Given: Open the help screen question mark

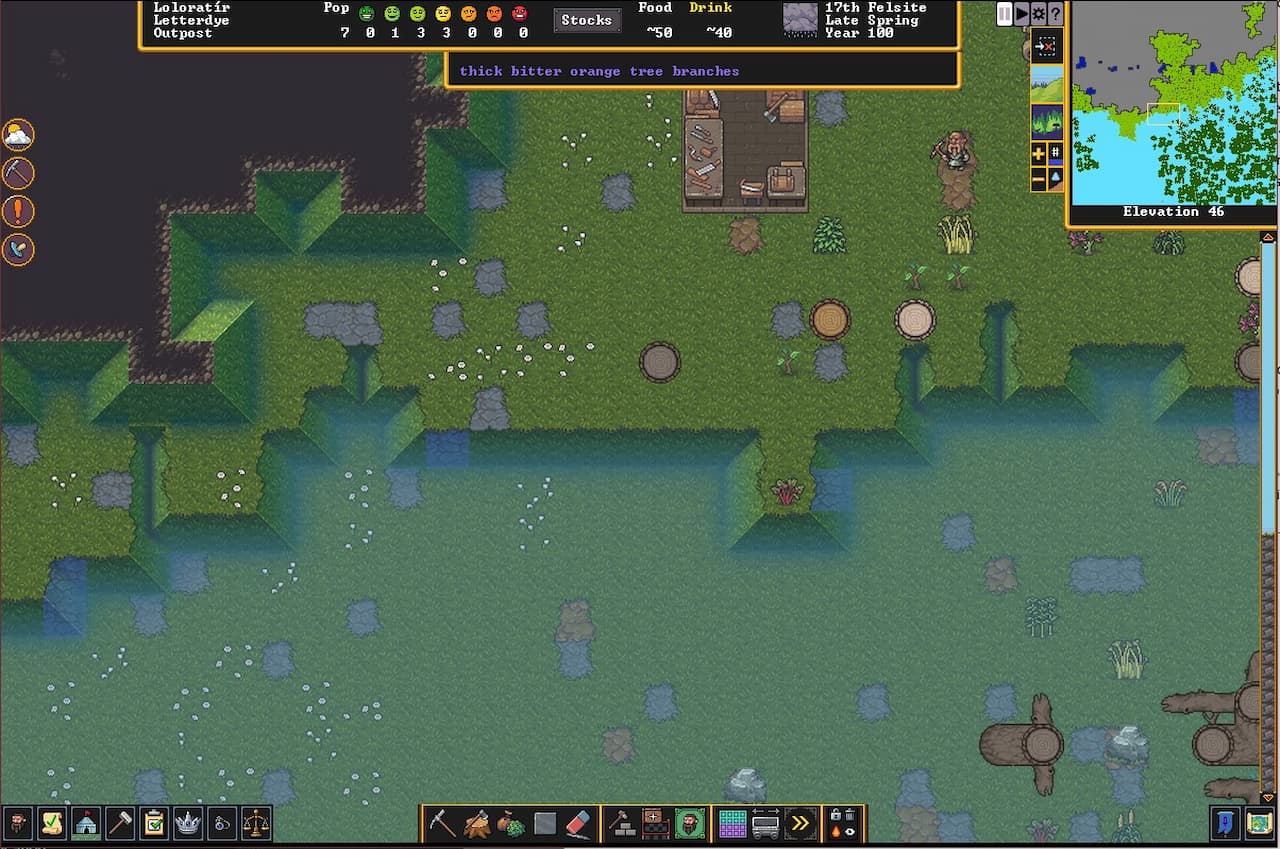Looking at the screenshot, I should (x=1056, y=13).
